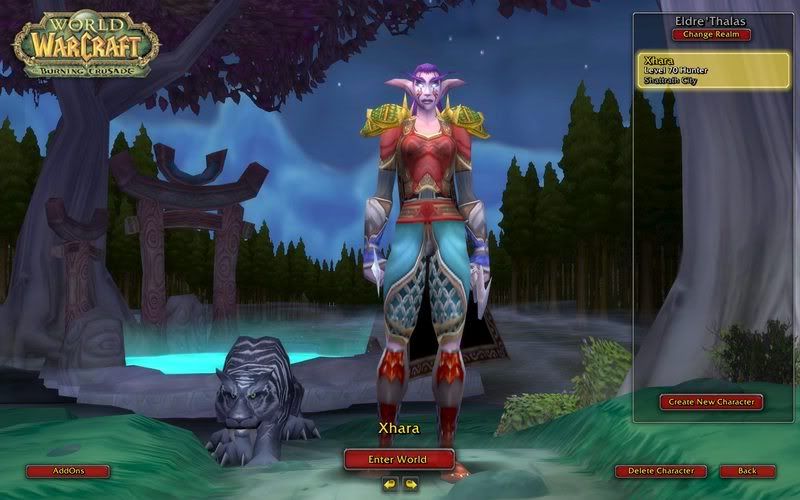Enter the world as Xhara
Viewport: 800px width, 500px height.
(x=399, y=460)
